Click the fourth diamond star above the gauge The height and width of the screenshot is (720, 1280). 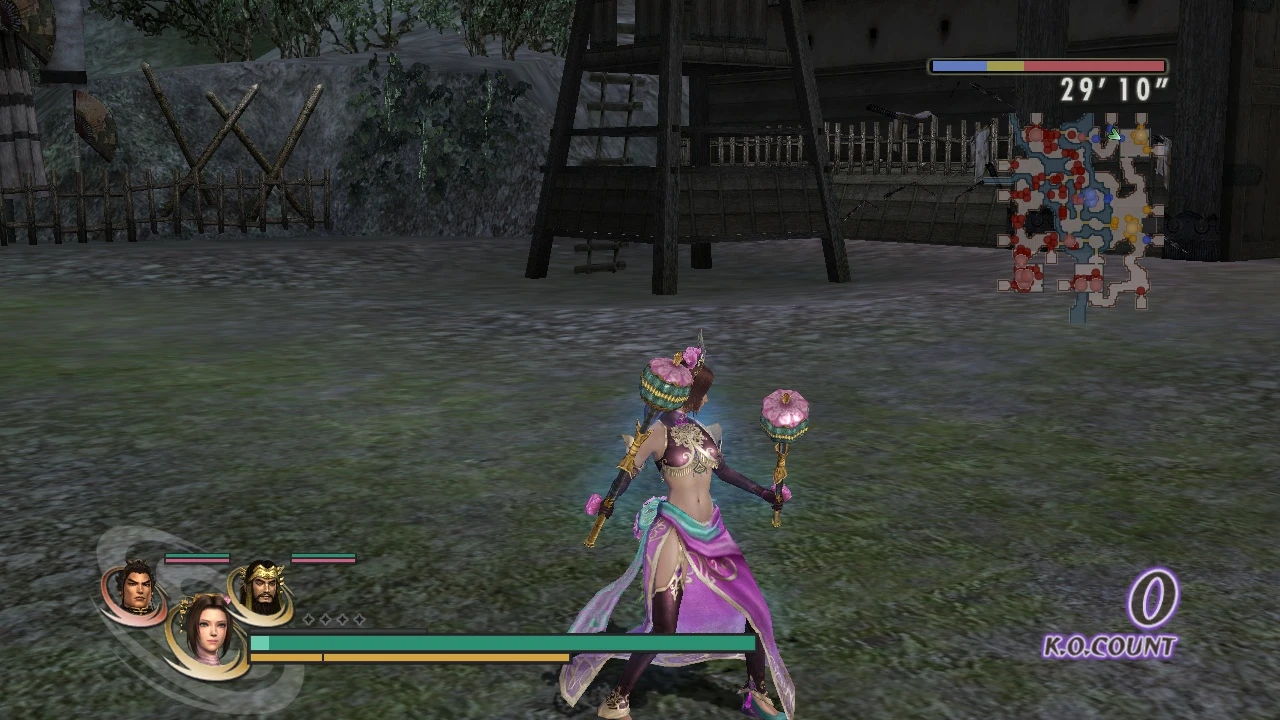[x=359, y=620]
